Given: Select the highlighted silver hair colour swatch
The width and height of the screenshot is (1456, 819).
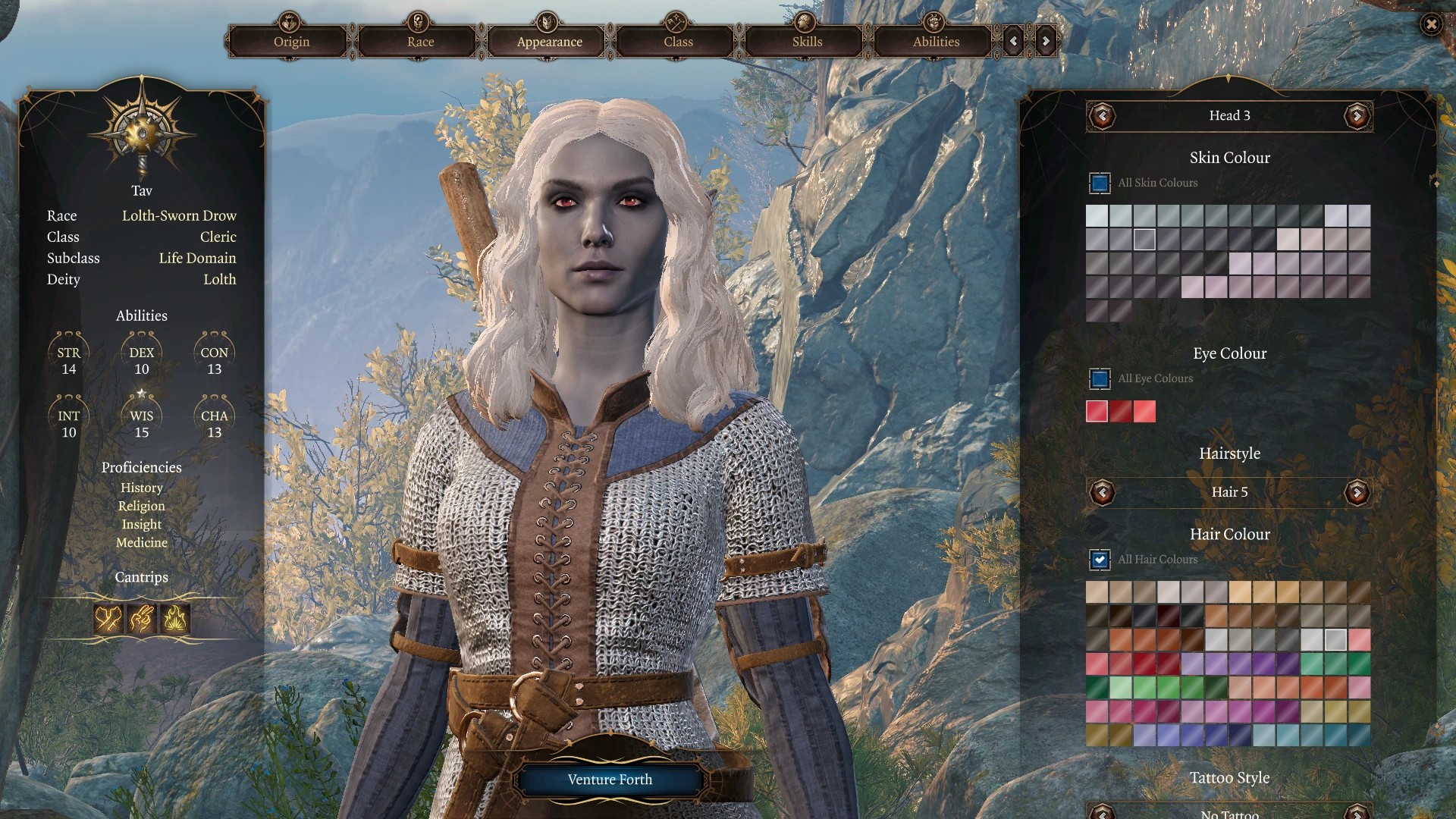Looking at the screenshot, I should coord(1335,640).
